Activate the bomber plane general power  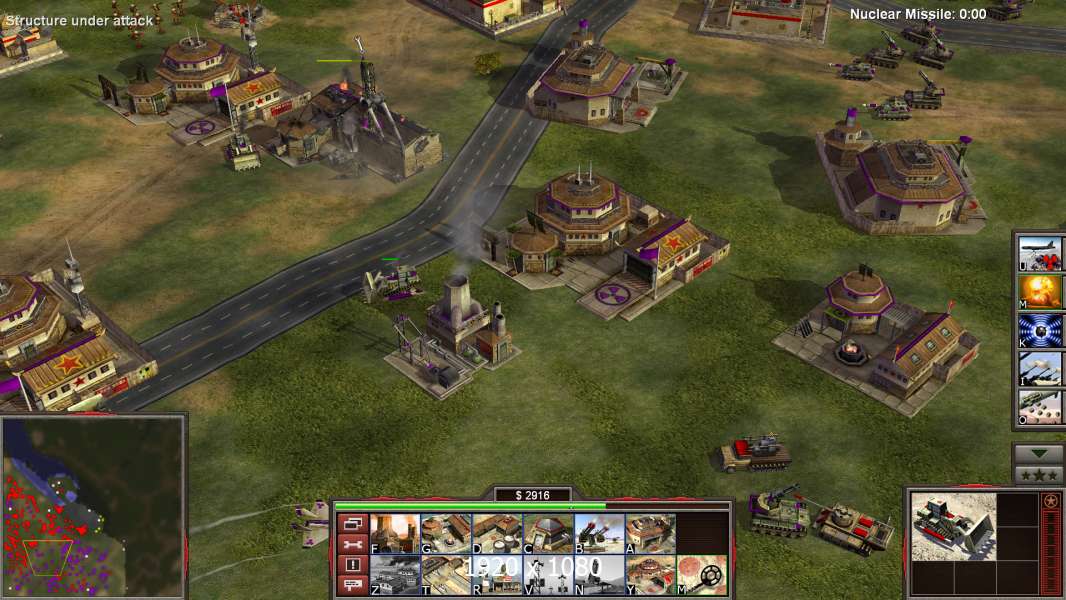[x=1040, y=253]
